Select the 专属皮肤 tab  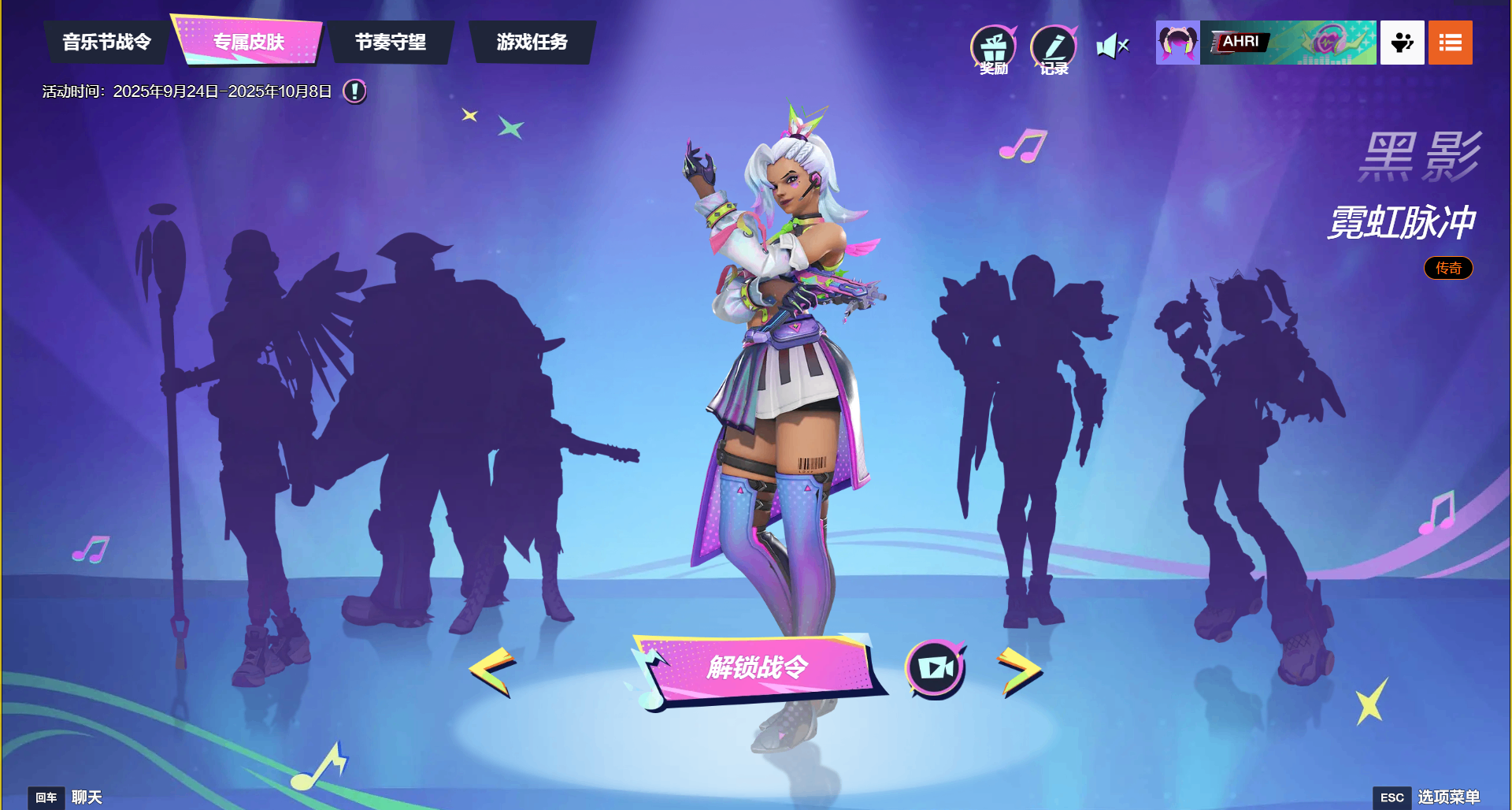249,41
